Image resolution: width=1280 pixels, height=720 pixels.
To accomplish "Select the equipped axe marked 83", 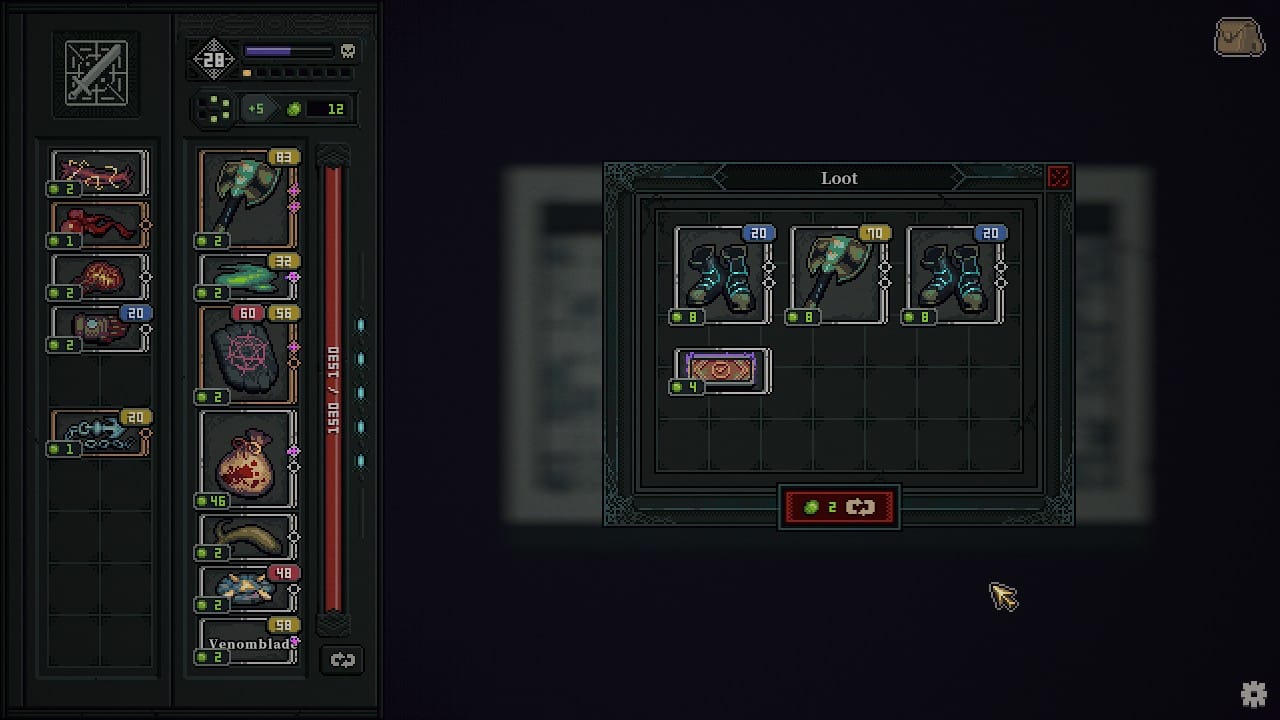I will pos(246,198).
